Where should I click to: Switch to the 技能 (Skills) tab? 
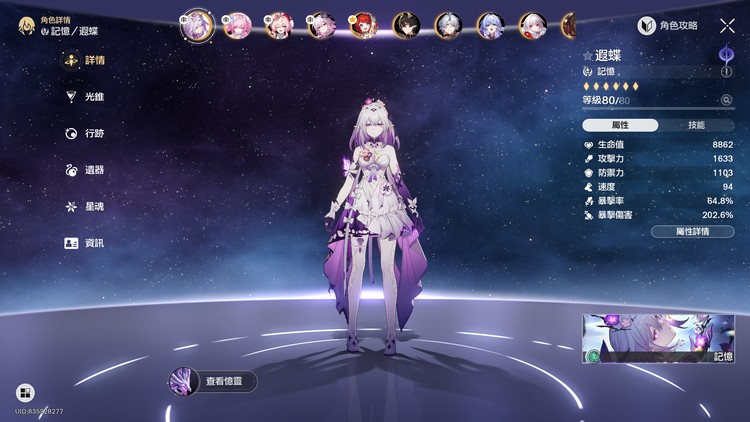[696, 125]
